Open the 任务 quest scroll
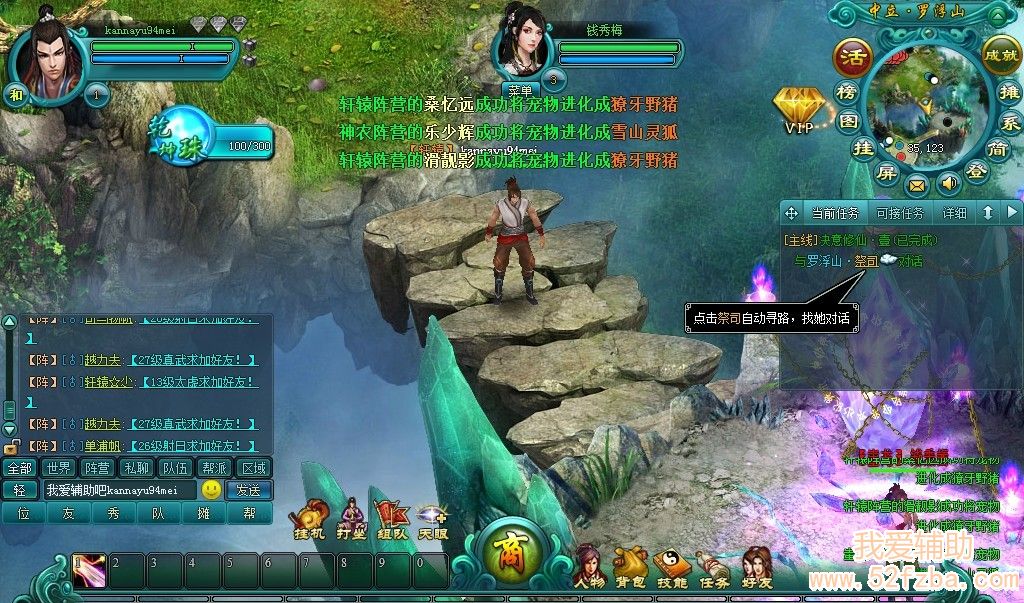The image size is (1024, 603). point(712,565)
